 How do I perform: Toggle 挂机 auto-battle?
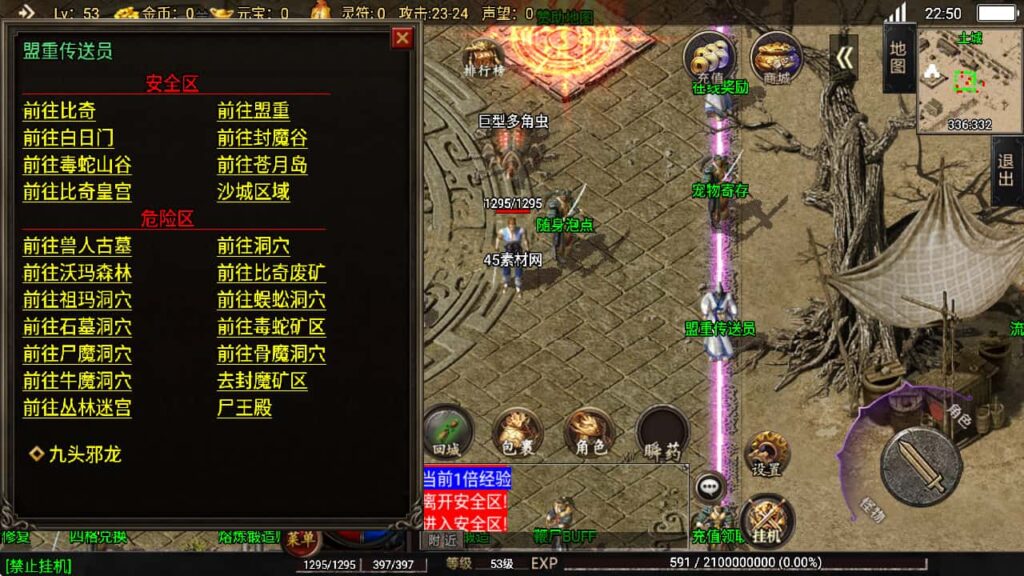click(767, 518)
